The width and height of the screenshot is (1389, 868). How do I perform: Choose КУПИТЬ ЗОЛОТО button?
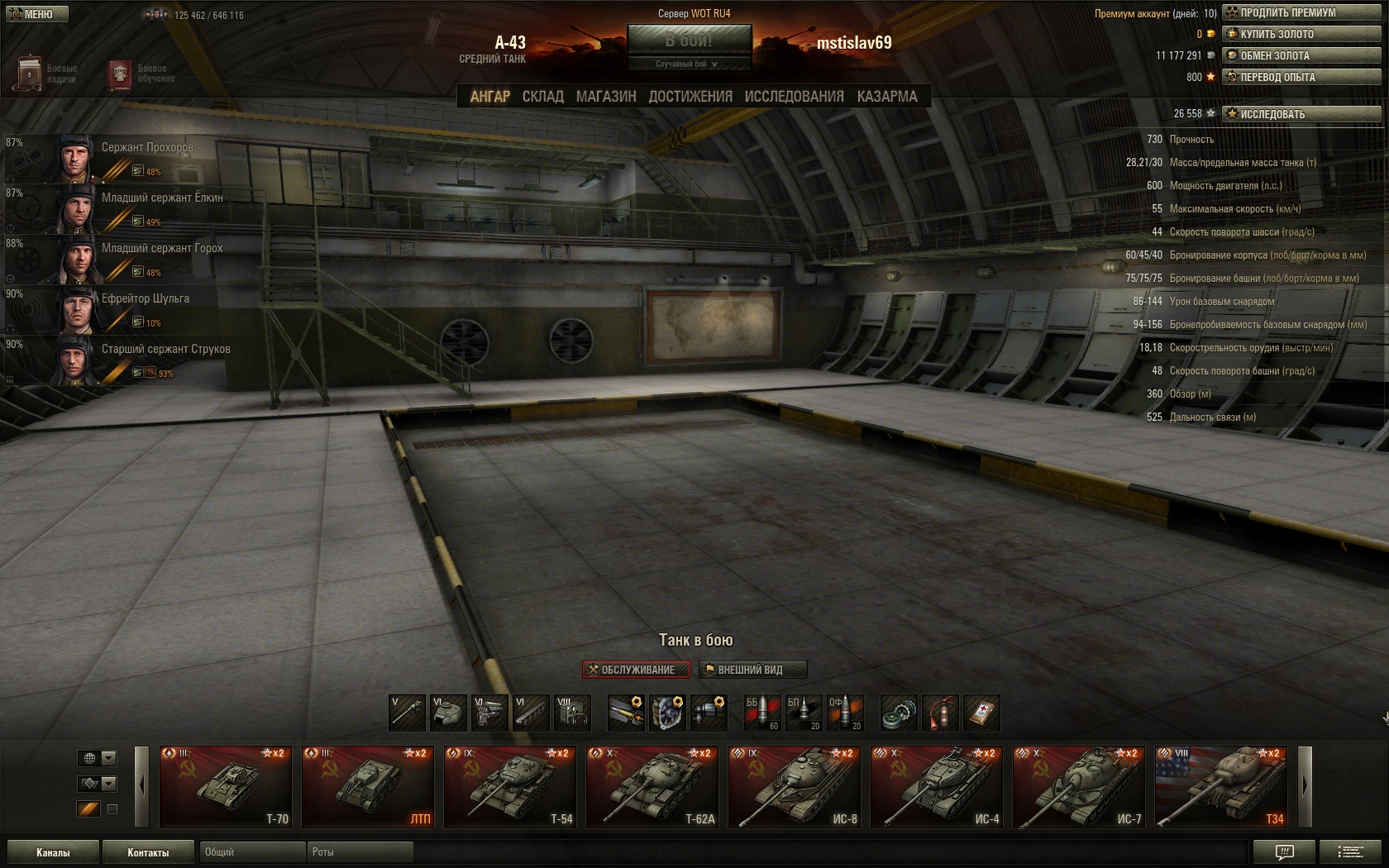[1301, 34]
